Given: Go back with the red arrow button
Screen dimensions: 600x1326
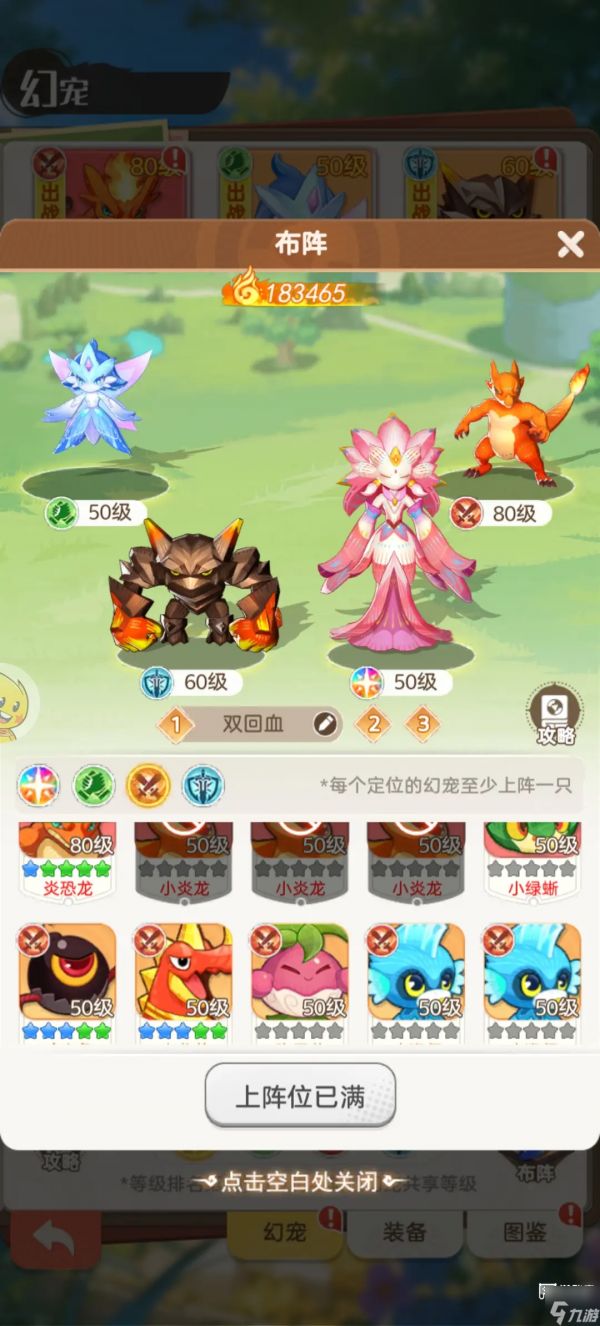Looking at the screenshot, I should [x=55, y=1238].
